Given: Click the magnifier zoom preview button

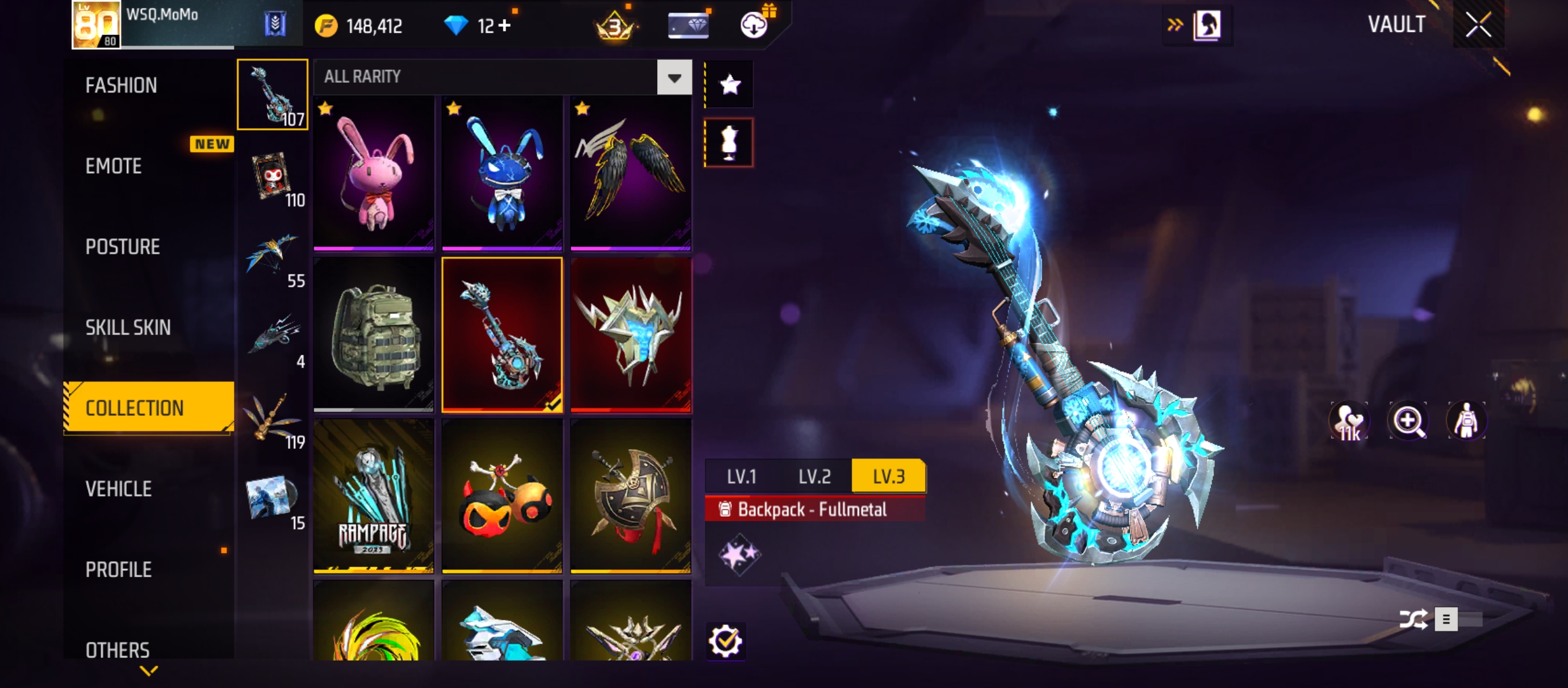Looking at the screenshot, I should tap(1407, 421).
